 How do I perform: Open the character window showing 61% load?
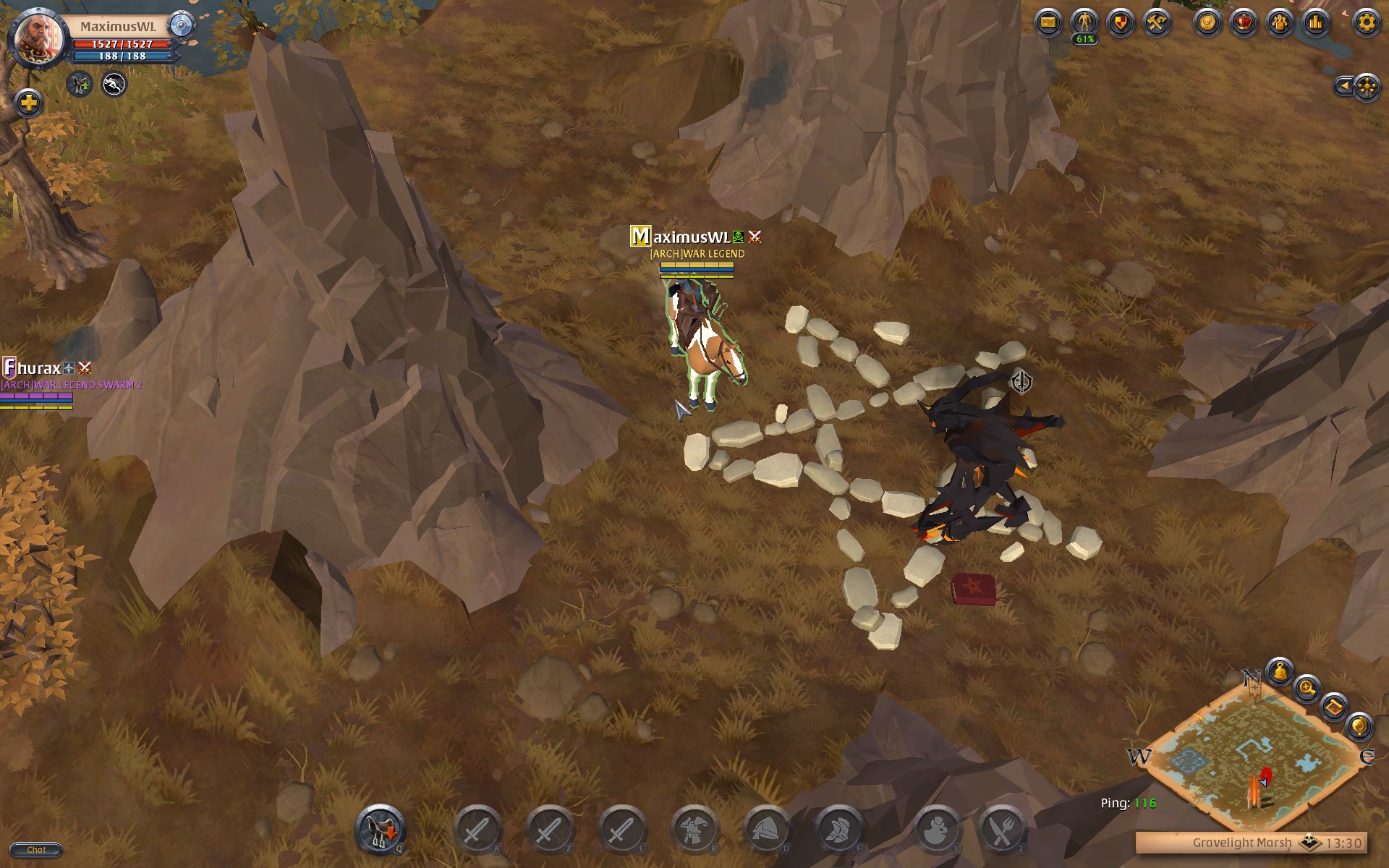[1084, 22]
